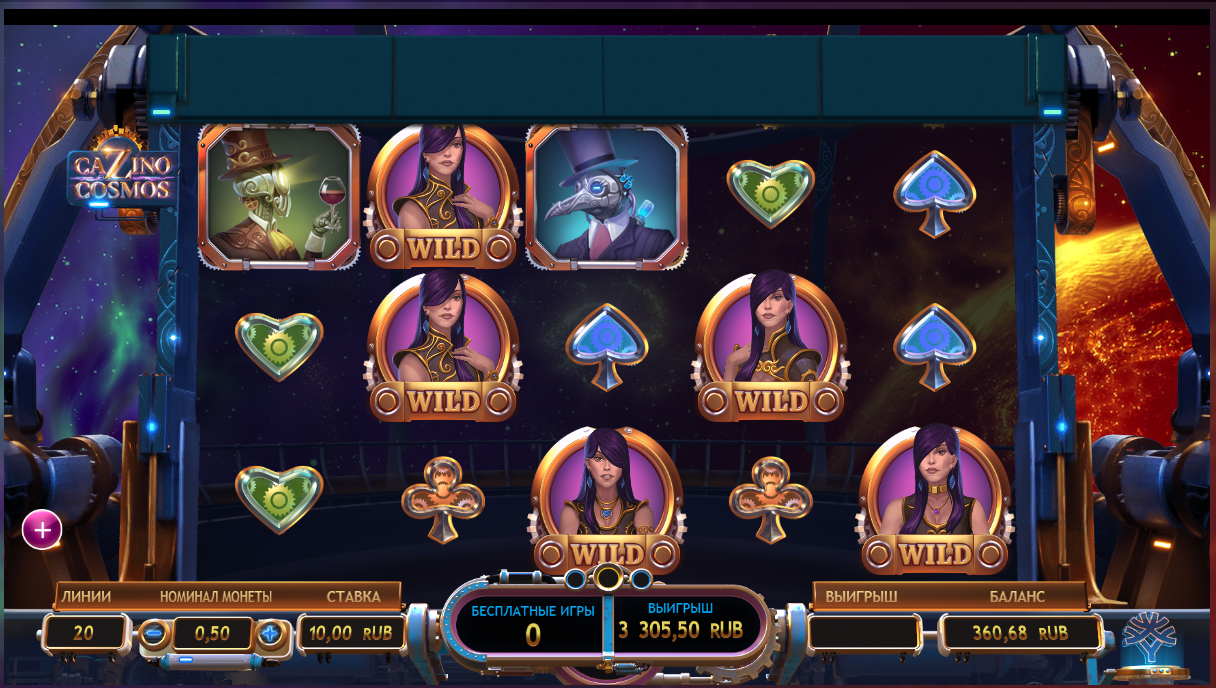Increase the coin value with the plus button
The width and height of the screenshot is (1216, 688).
click(270, 633)
